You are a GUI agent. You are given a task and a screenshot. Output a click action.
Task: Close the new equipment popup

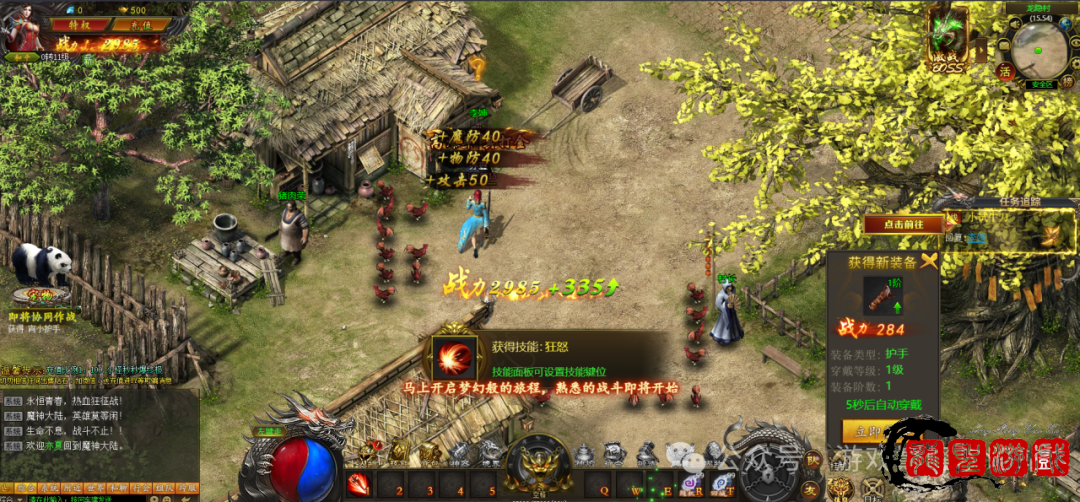click(x=931, y=262)
